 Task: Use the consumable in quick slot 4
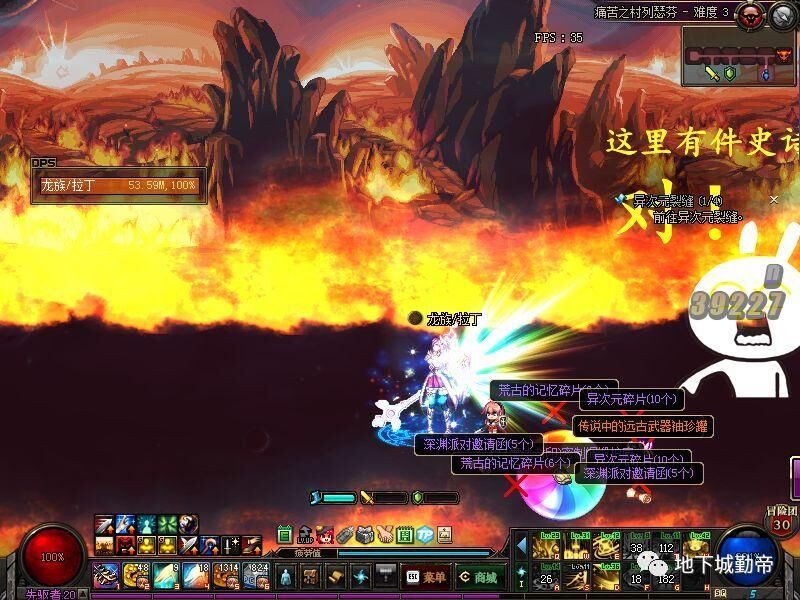tap(197, 576)
